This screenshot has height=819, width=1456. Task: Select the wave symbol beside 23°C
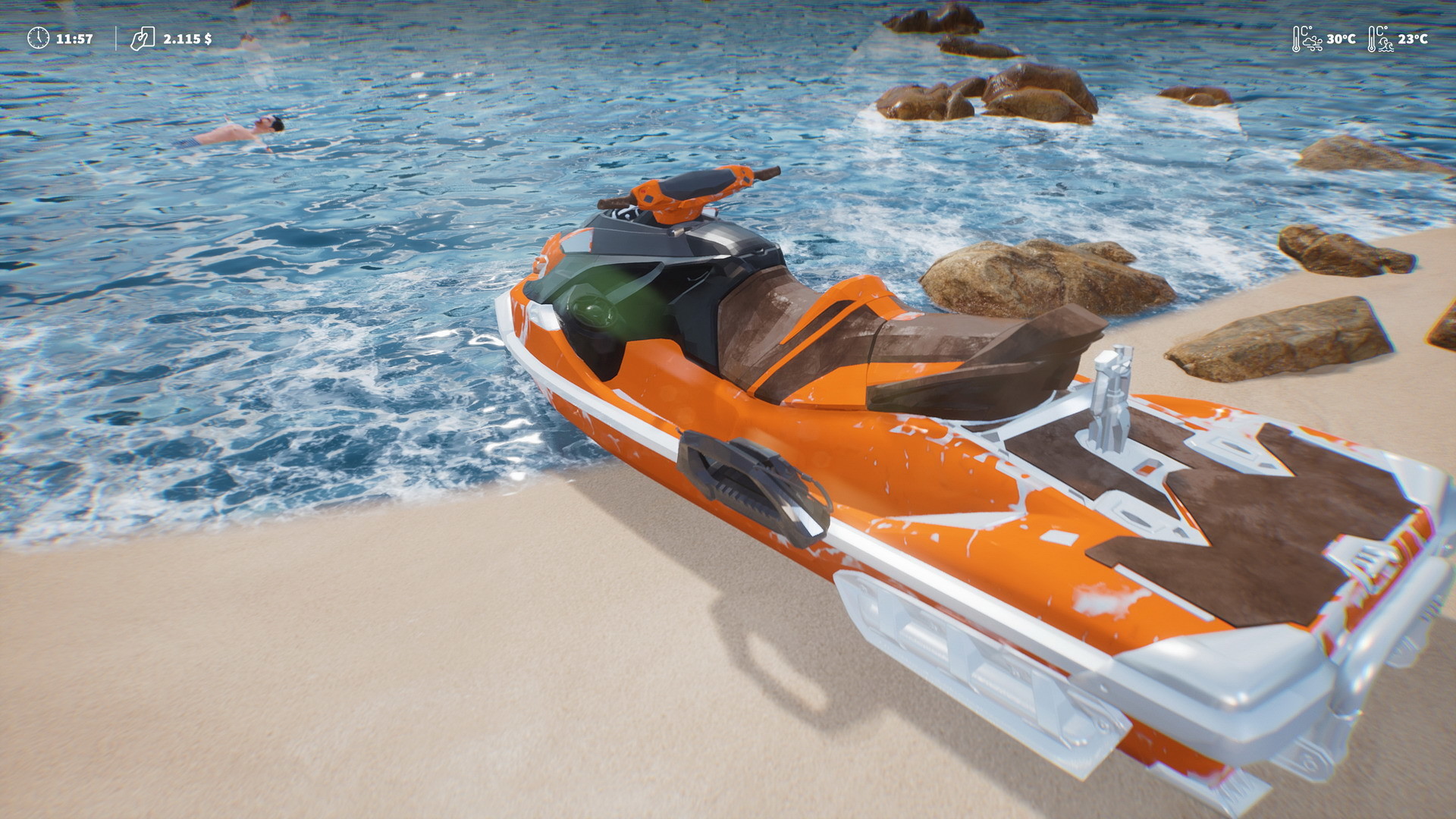[x=1385, y=44]
